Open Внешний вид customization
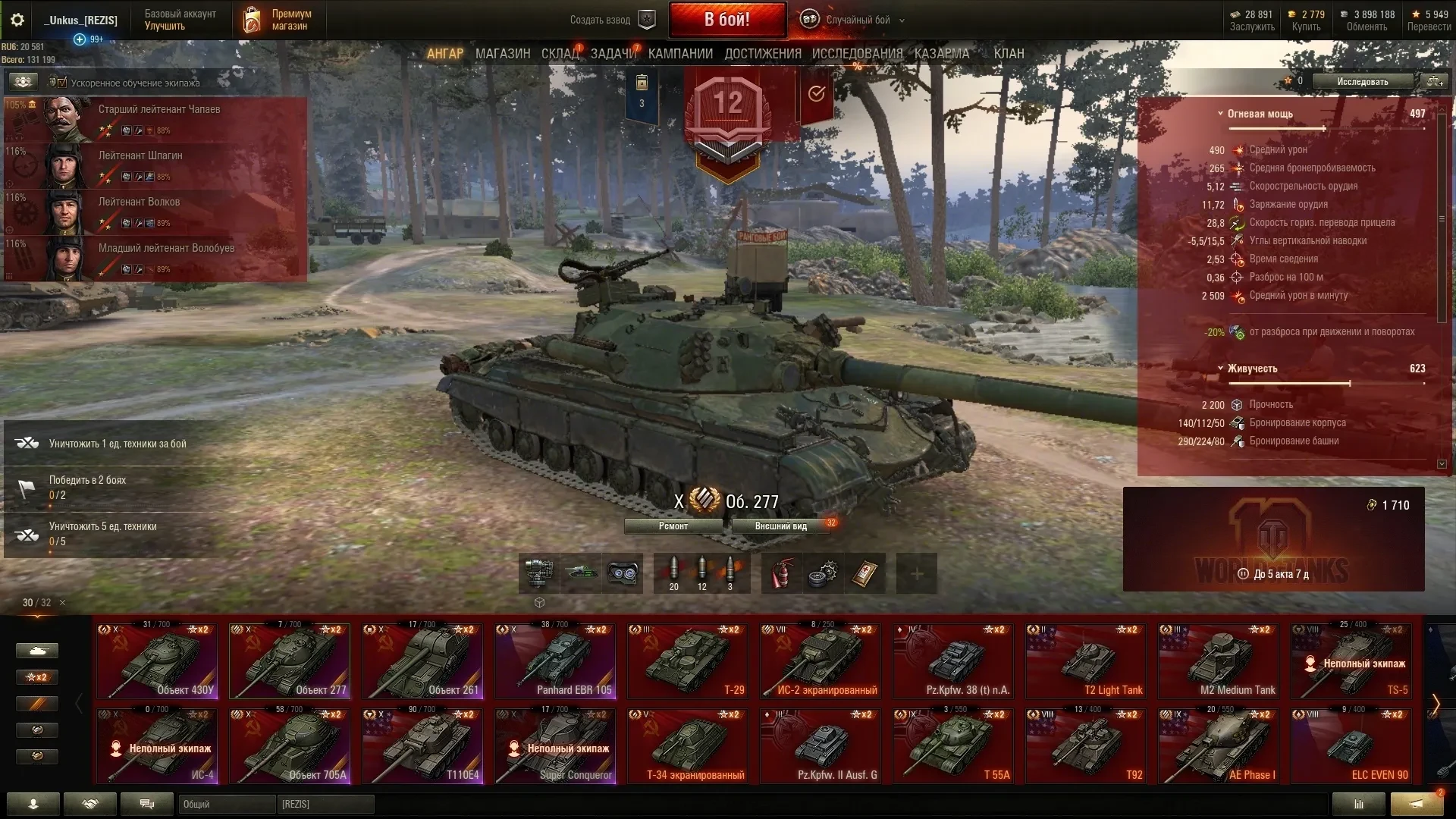This screenshot has width=1456, height=819. 780,526
